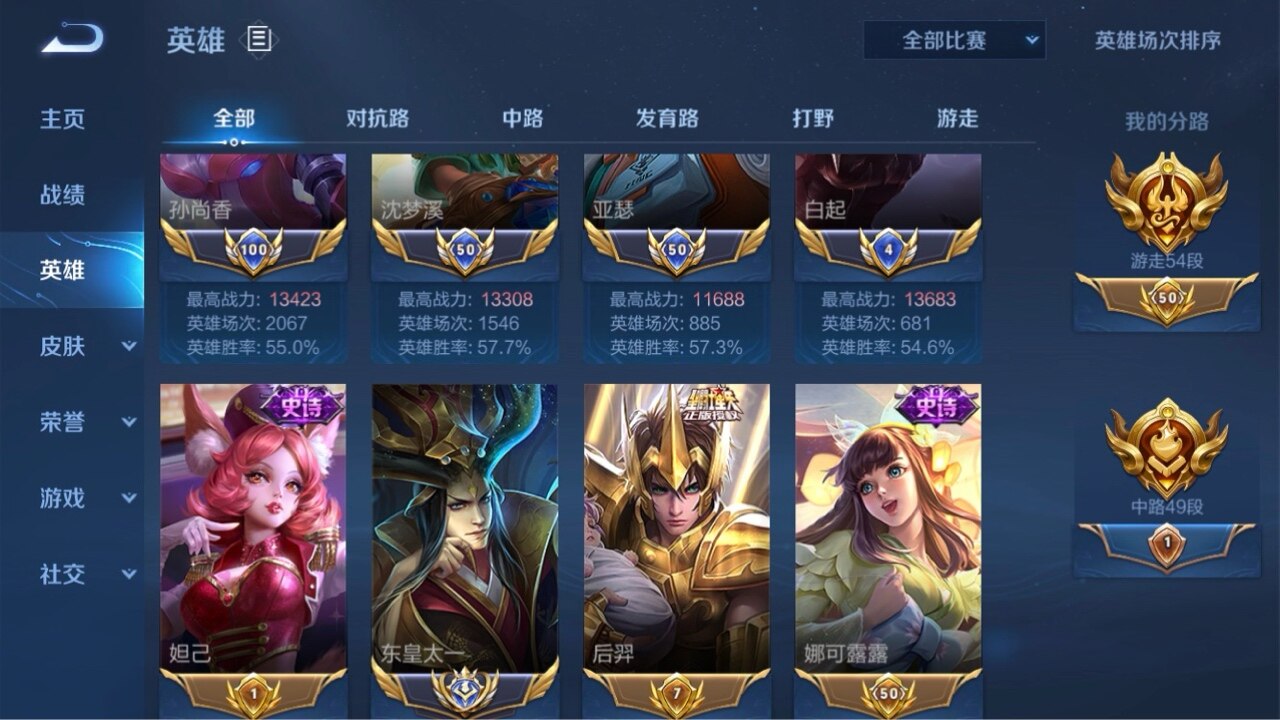Switch to the 中路 tab
The width and height of the screenshot is (1280, 720).
point(522,118)
